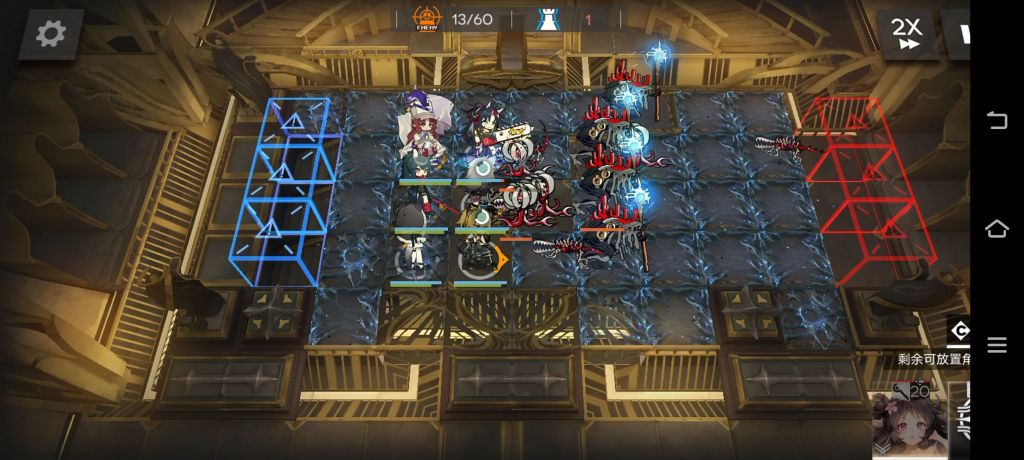
Task: Pause the battle
Action: (962, 33)
